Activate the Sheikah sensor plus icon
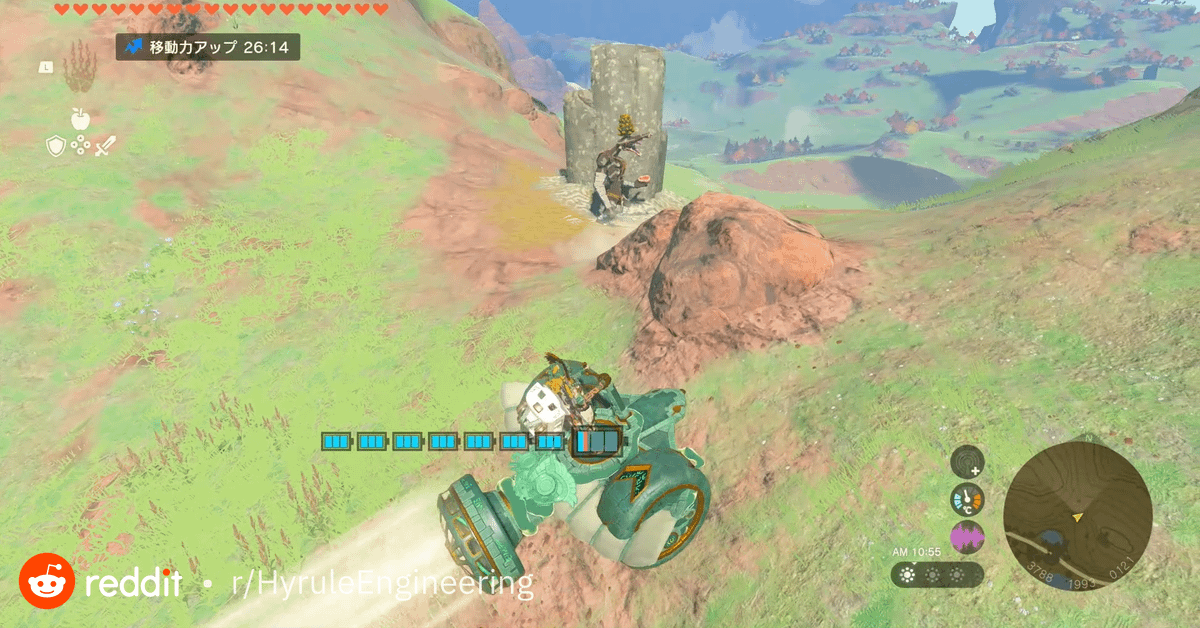The image size is (1200, 628). click(967, 462)
